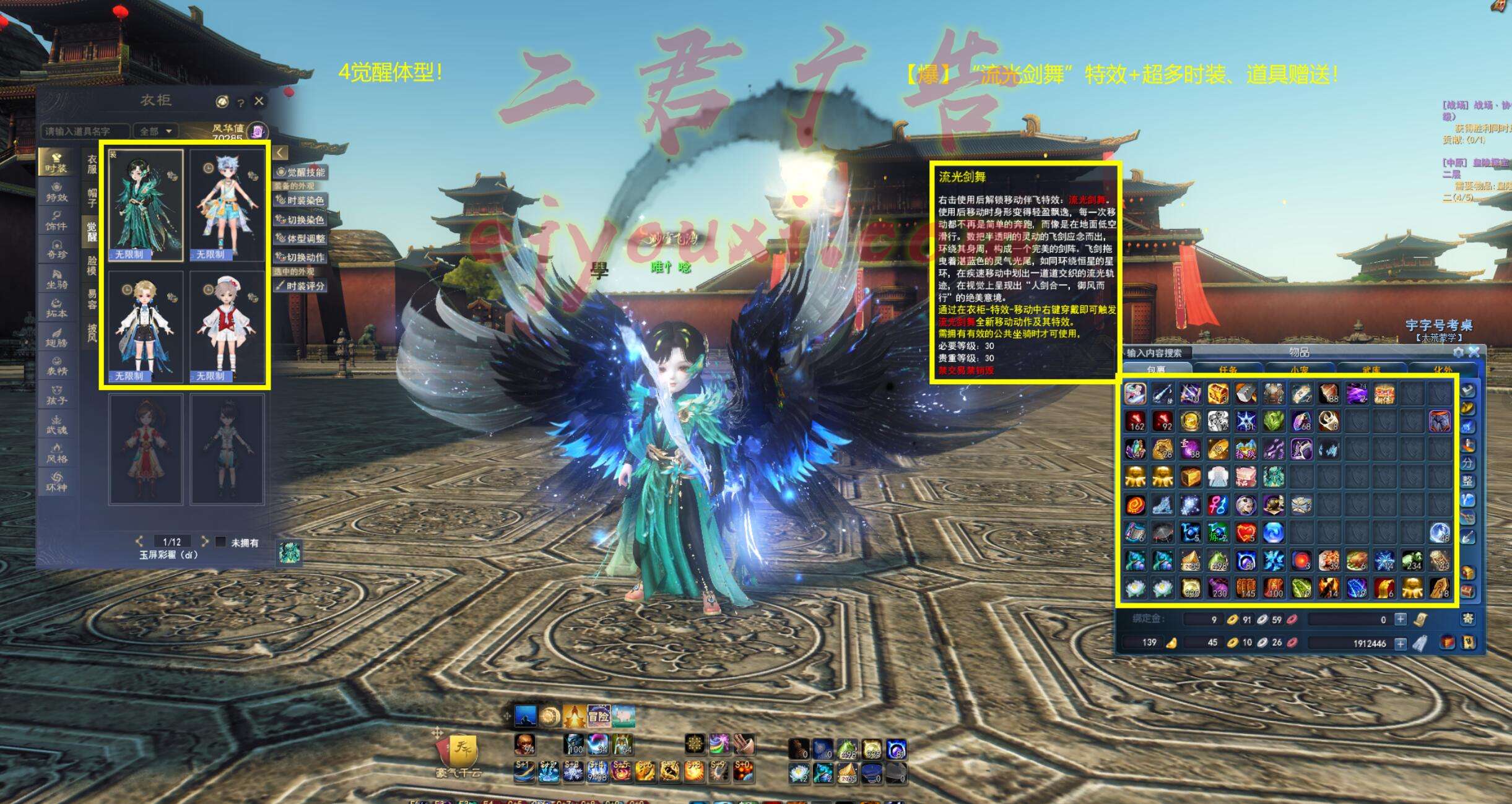Open 觉醒技能 awakening skills
The image size is (1512, 804).
click(x=302, y=172)
